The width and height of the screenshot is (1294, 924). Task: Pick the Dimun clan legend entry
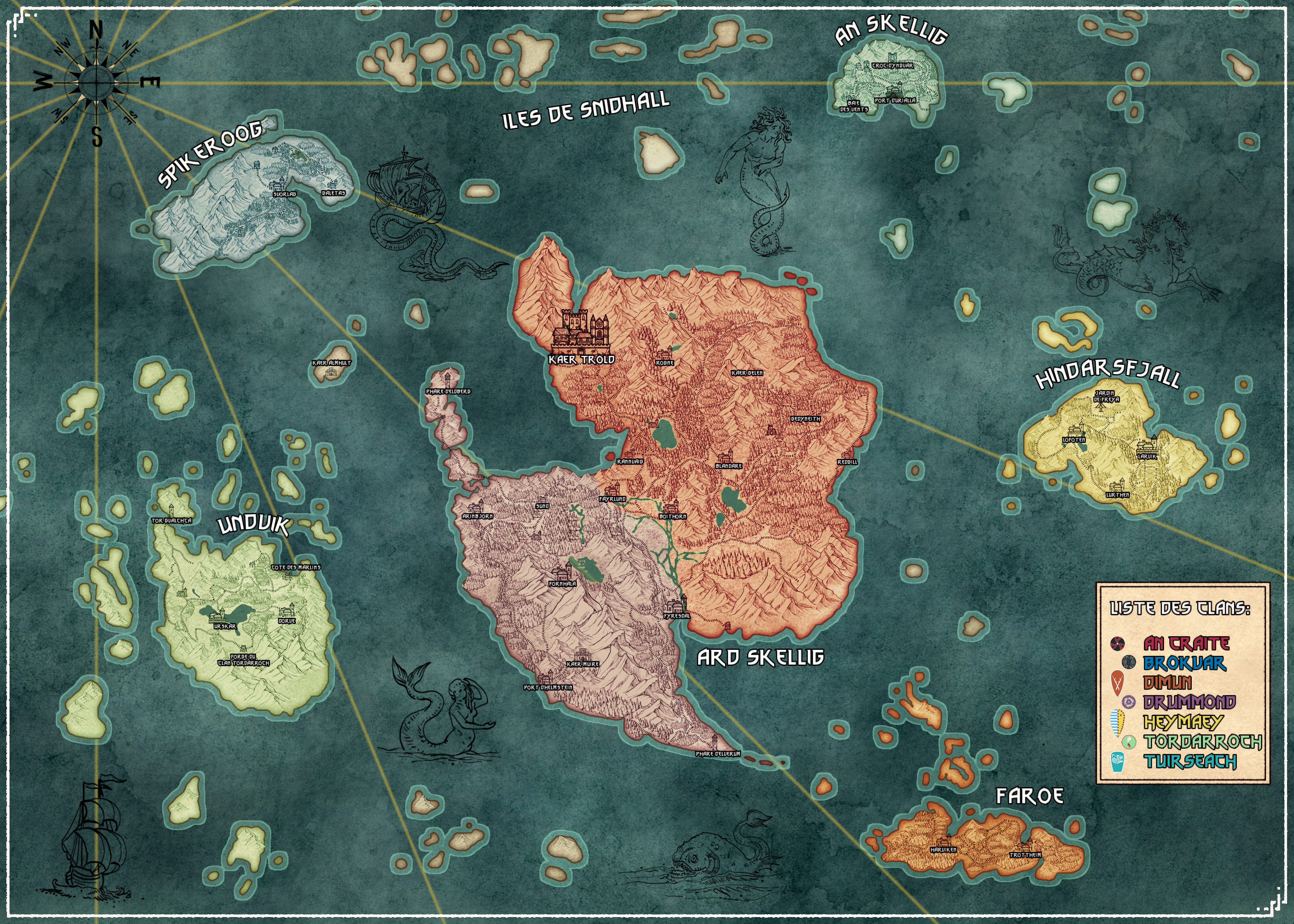pos(1167,682)
